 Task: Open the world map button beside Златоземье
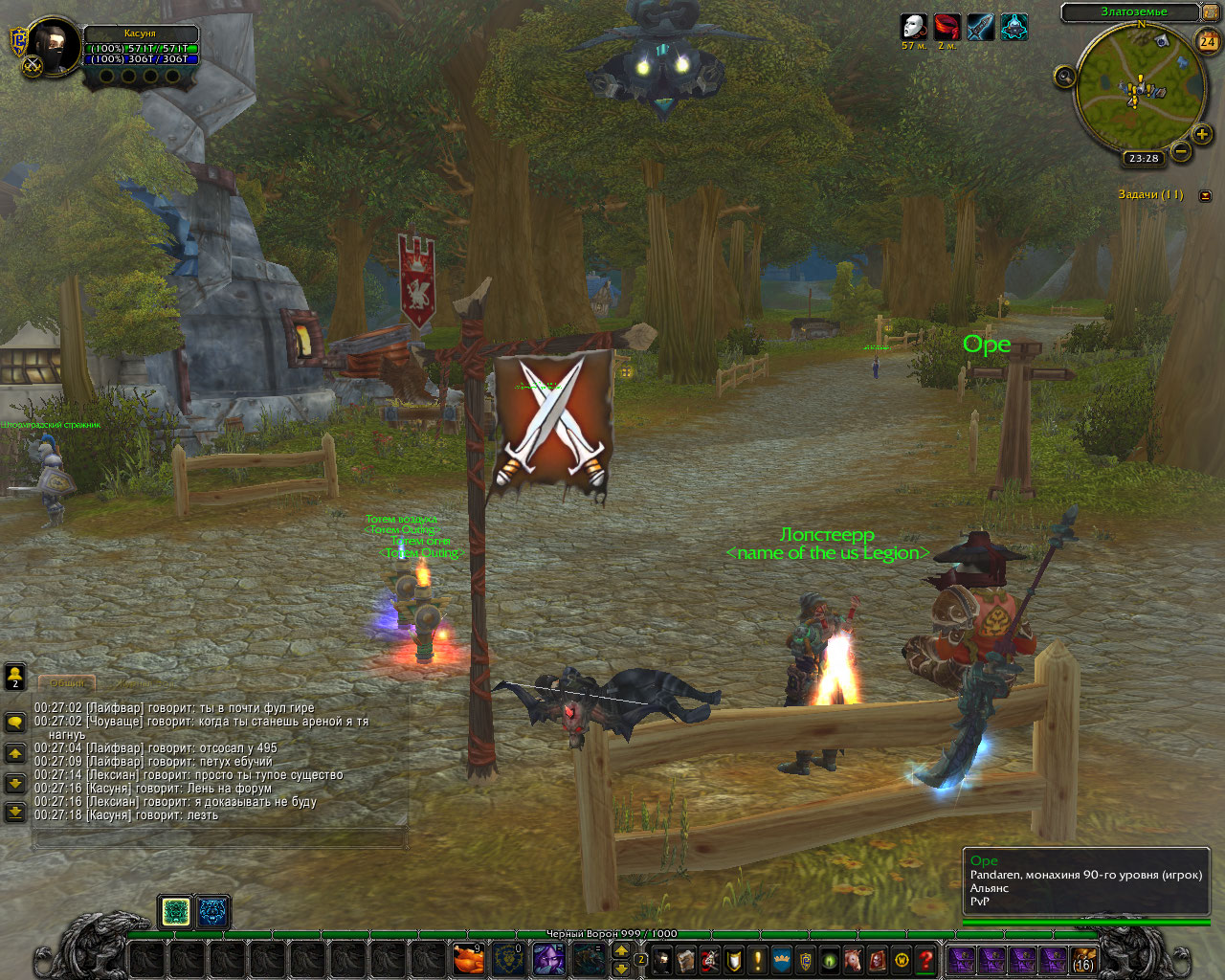[1211, 12]
